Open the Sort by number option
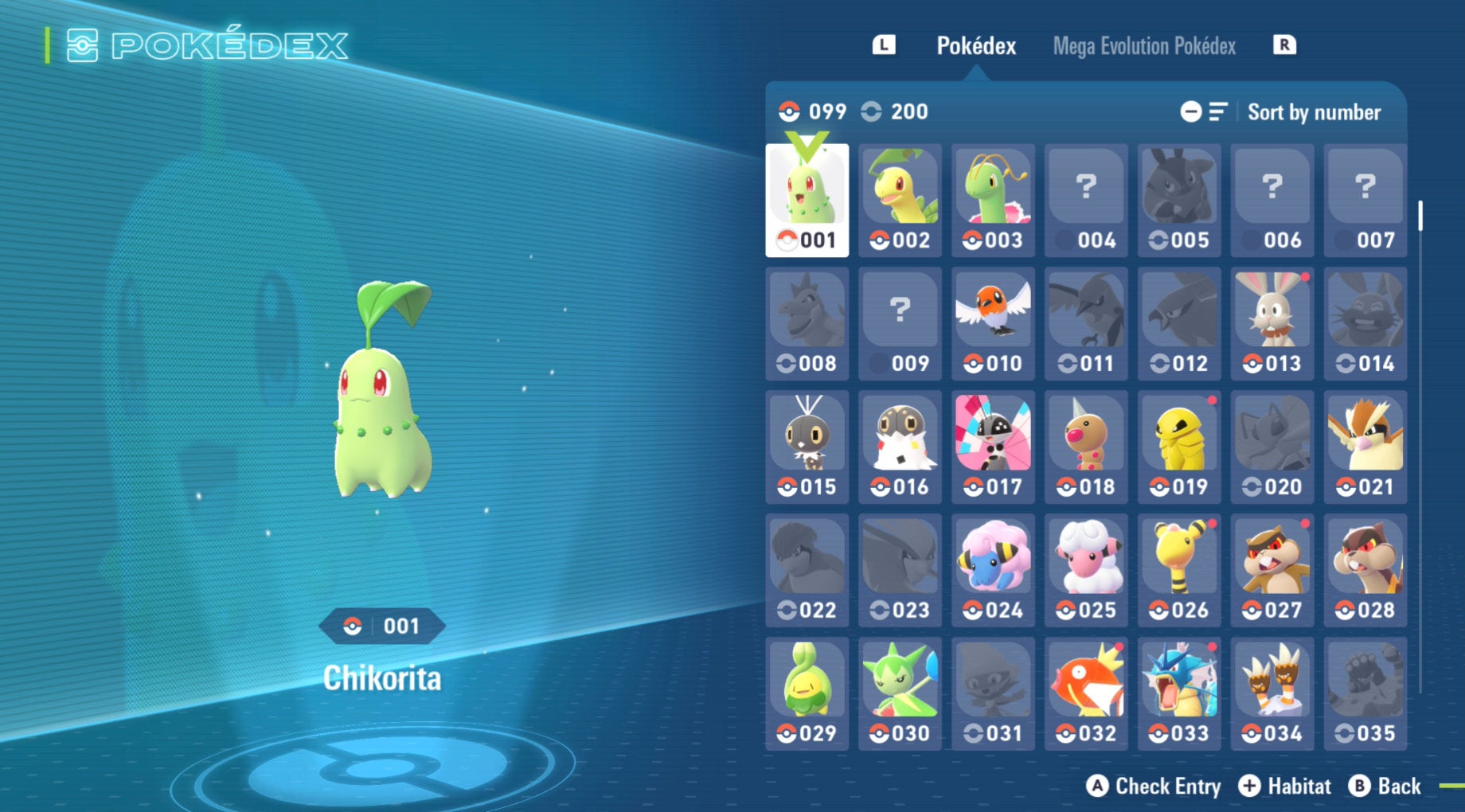This screenshot has width=1465, height=812. pos(1313,112)
